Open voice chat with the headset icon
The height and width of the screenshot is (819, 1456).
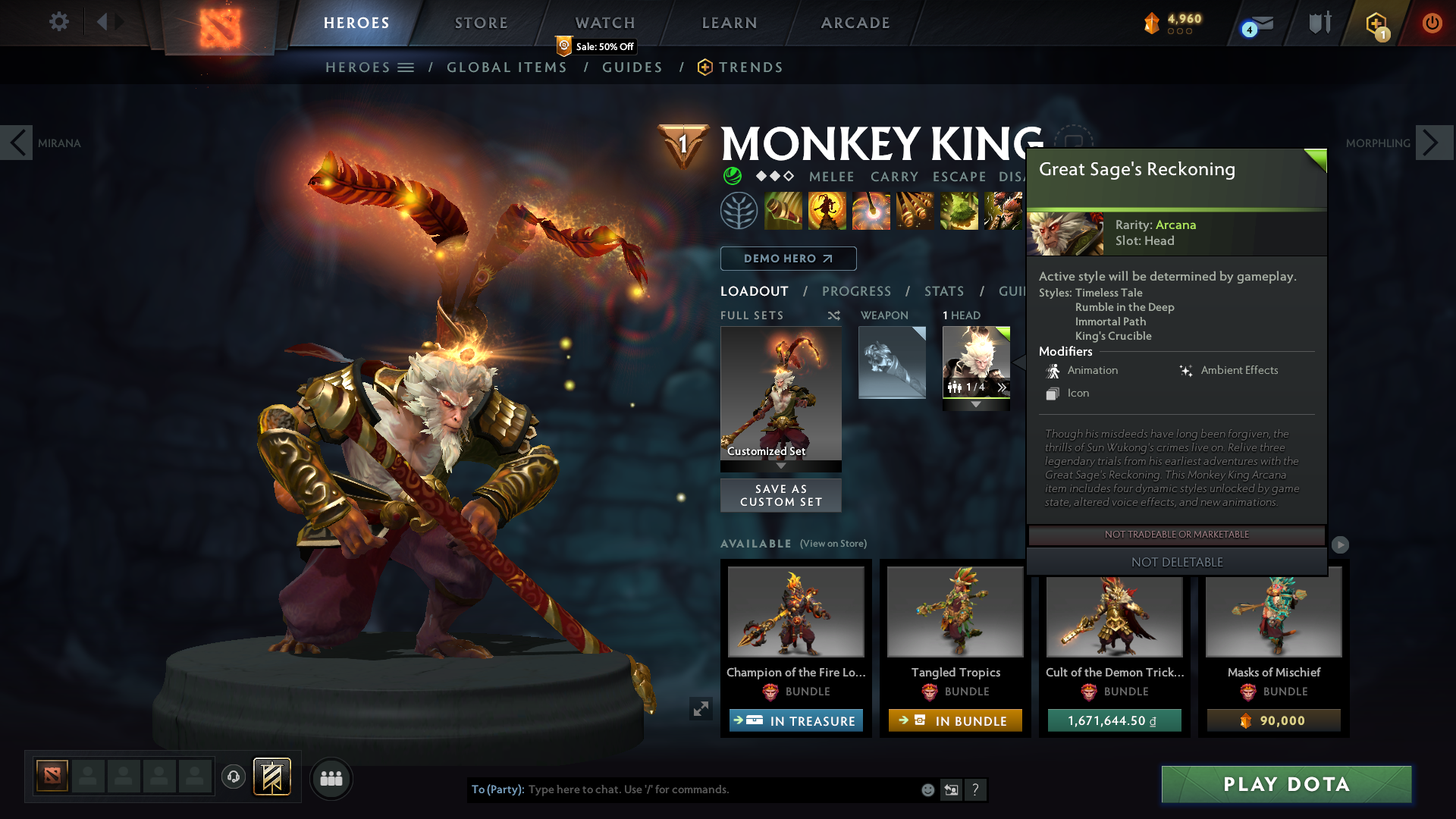[234, 778]
